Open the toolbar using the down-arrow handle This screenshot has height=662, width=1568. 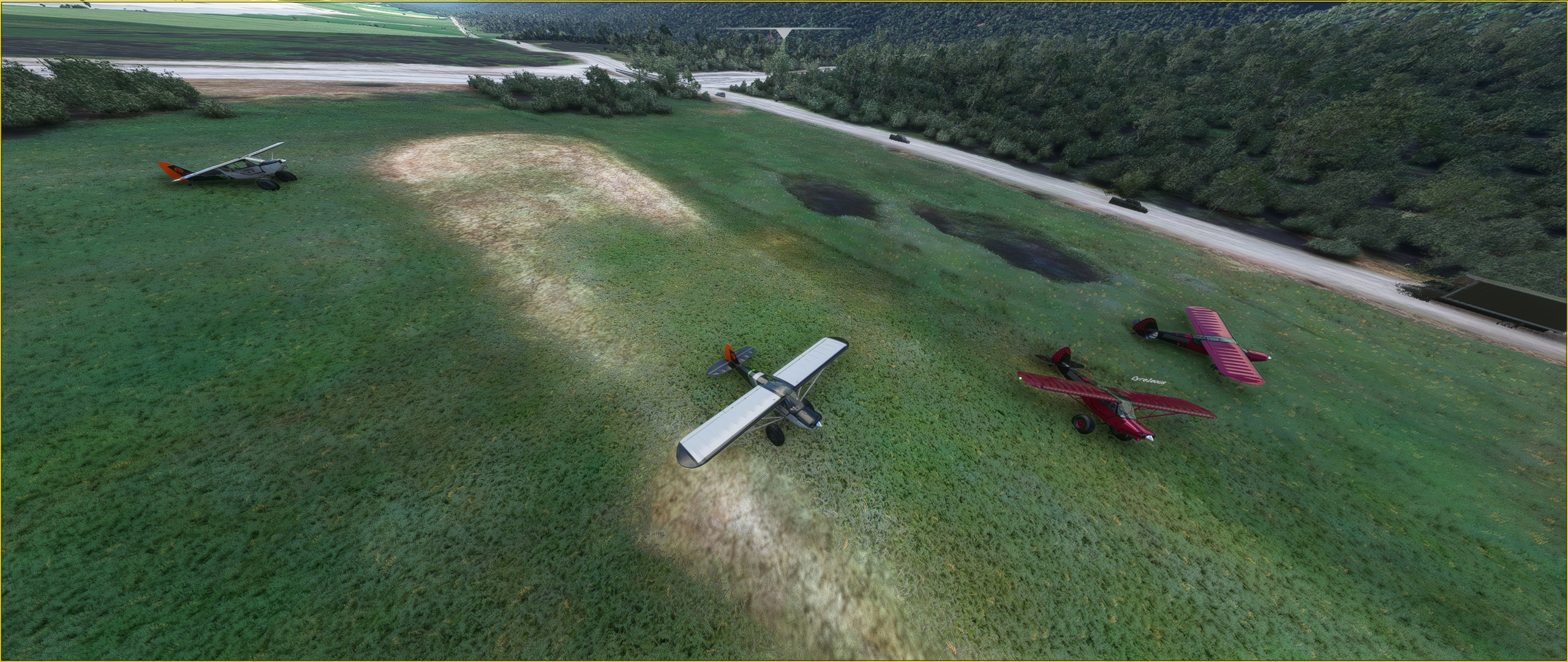pyautogui.click(x=783, y=34)
